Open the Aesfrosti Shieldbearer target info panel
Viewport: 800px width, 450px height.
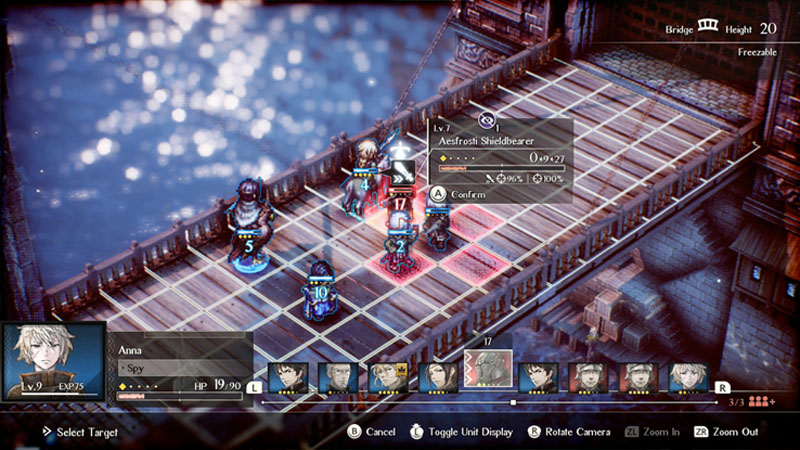[x=500, y=151]
